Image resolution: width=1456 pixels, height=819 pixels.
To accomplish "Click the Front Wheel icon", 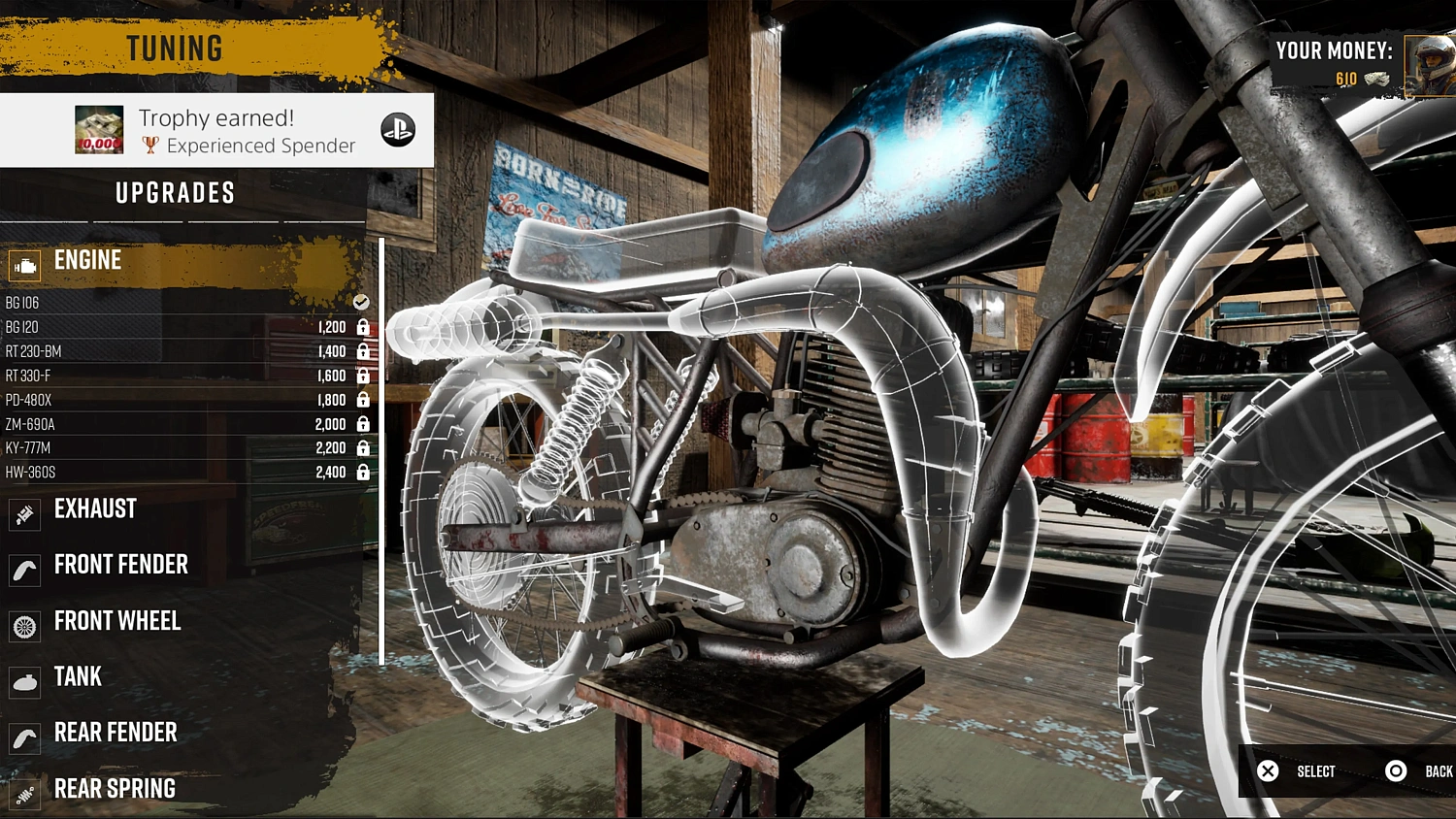I will pyautogui.click(x=23, y=625).
